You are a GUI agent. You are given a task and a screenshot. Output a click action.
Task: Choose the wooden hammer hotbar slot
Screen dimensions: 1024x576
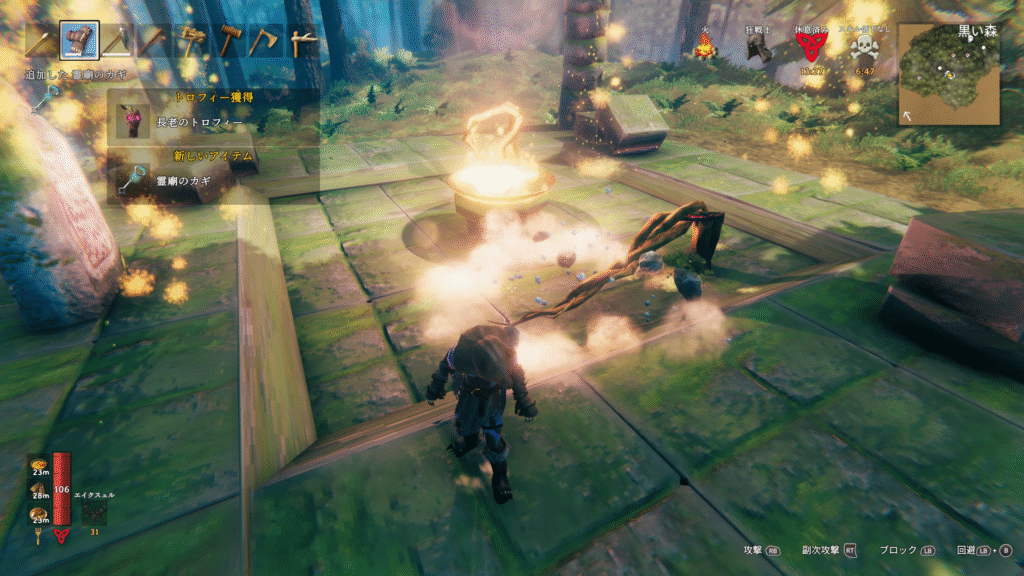[x=229, y=41]
